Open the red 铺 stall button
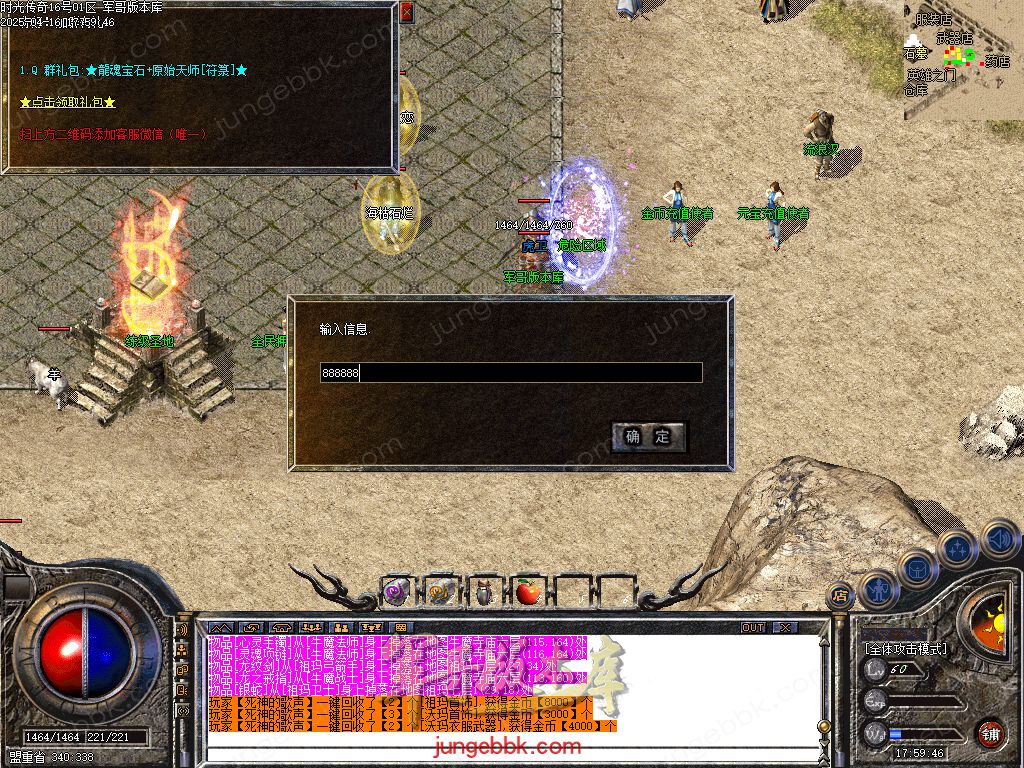This screenshot has height=768, width=1024. 991,733
